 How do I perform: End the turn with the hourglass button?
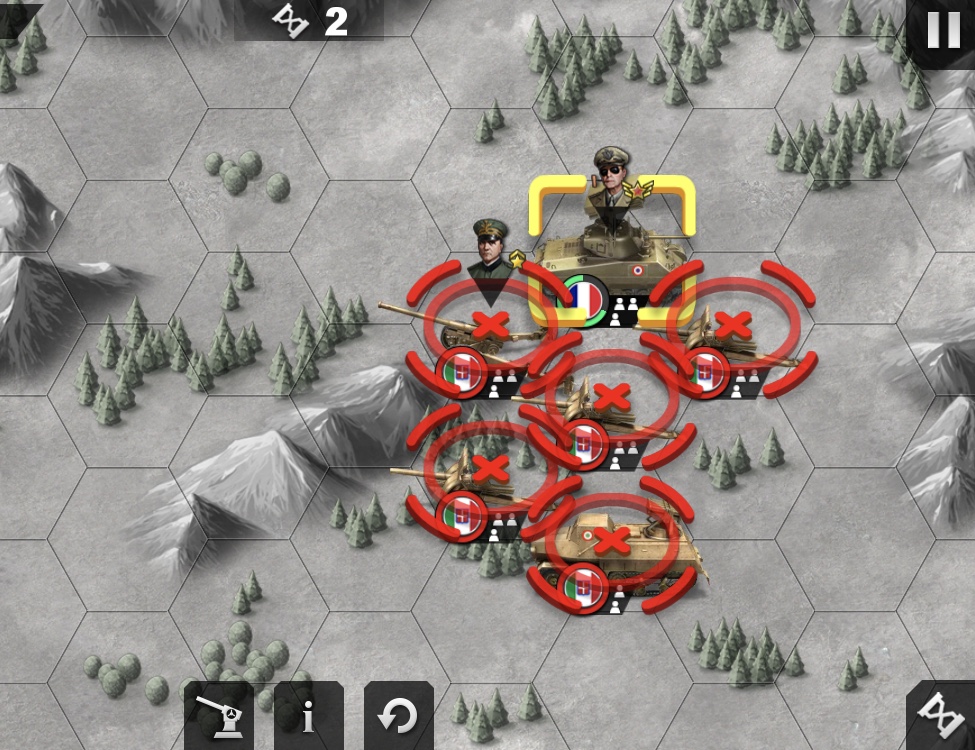[x=941, y=717]
